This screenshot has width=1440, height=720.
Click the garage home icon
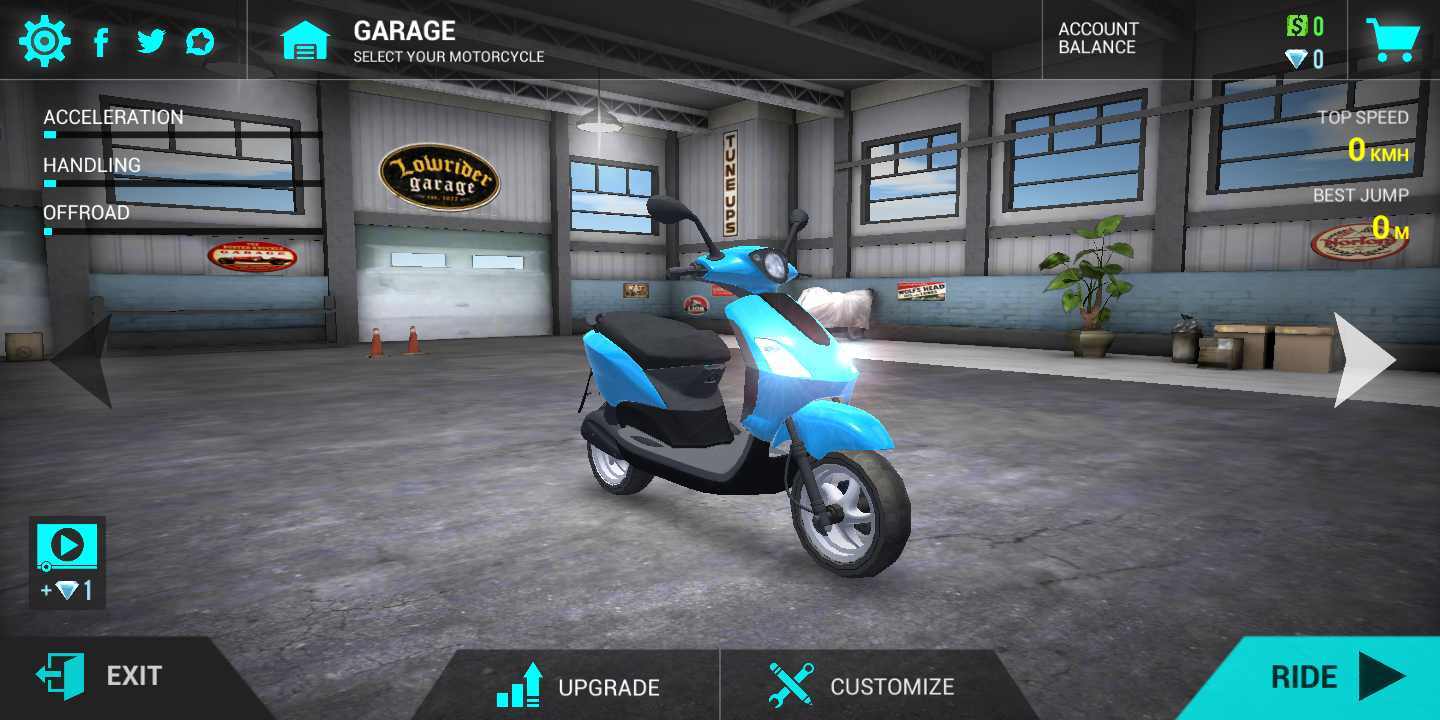306,40
